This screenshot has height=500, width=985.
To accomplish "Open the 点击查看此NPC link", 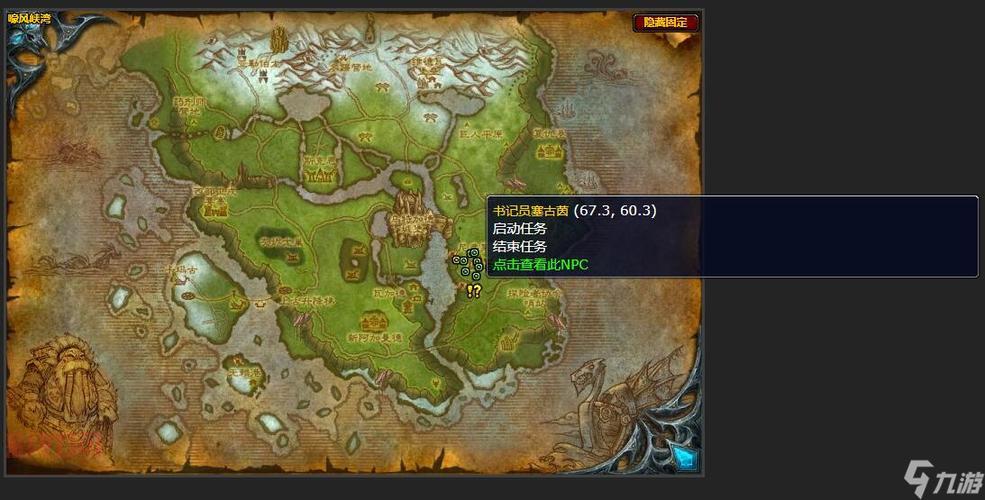I will click(x=540, y=265).
